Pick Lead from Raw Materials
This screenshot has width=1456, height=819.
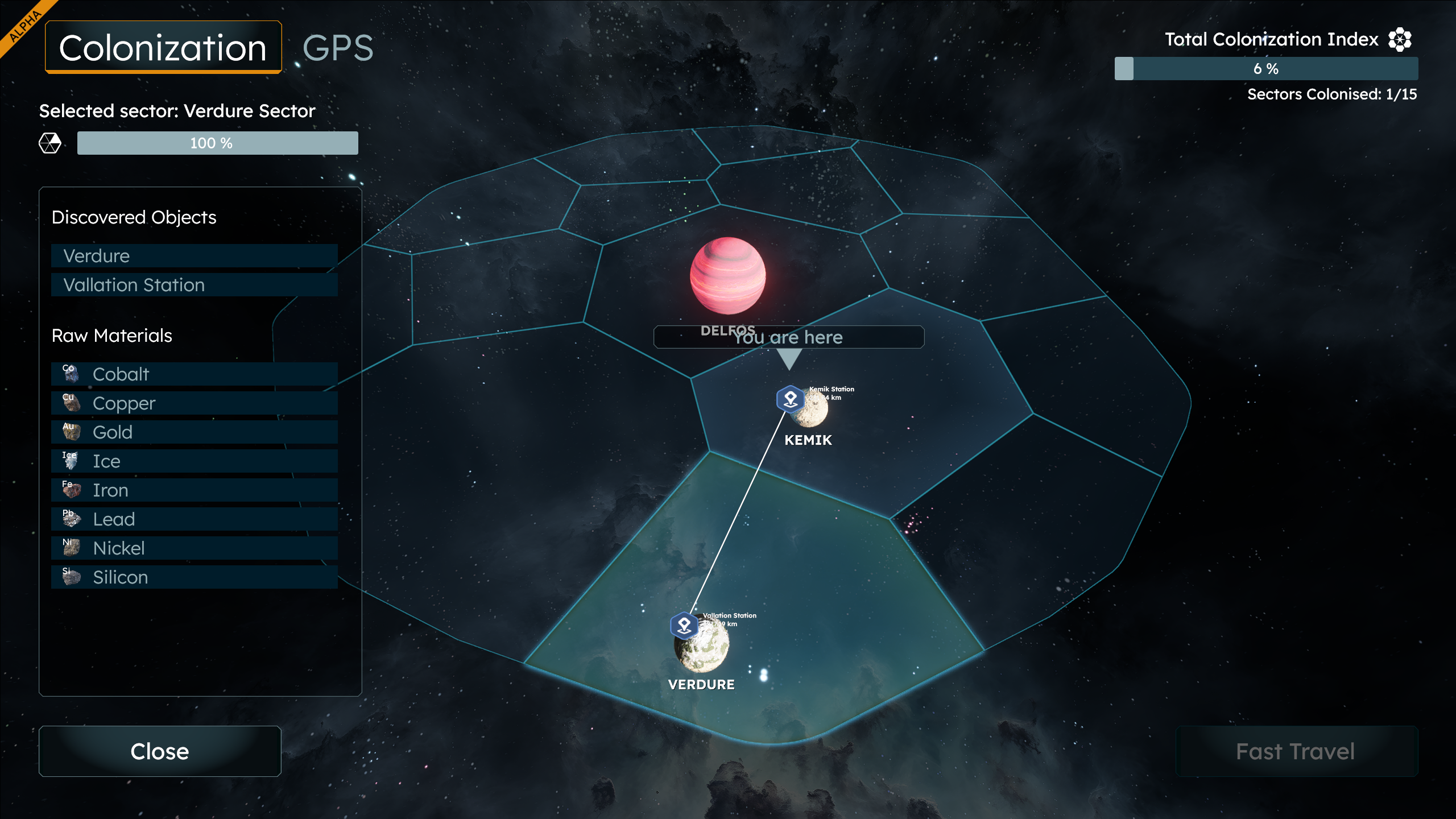(x=194, y=519)
